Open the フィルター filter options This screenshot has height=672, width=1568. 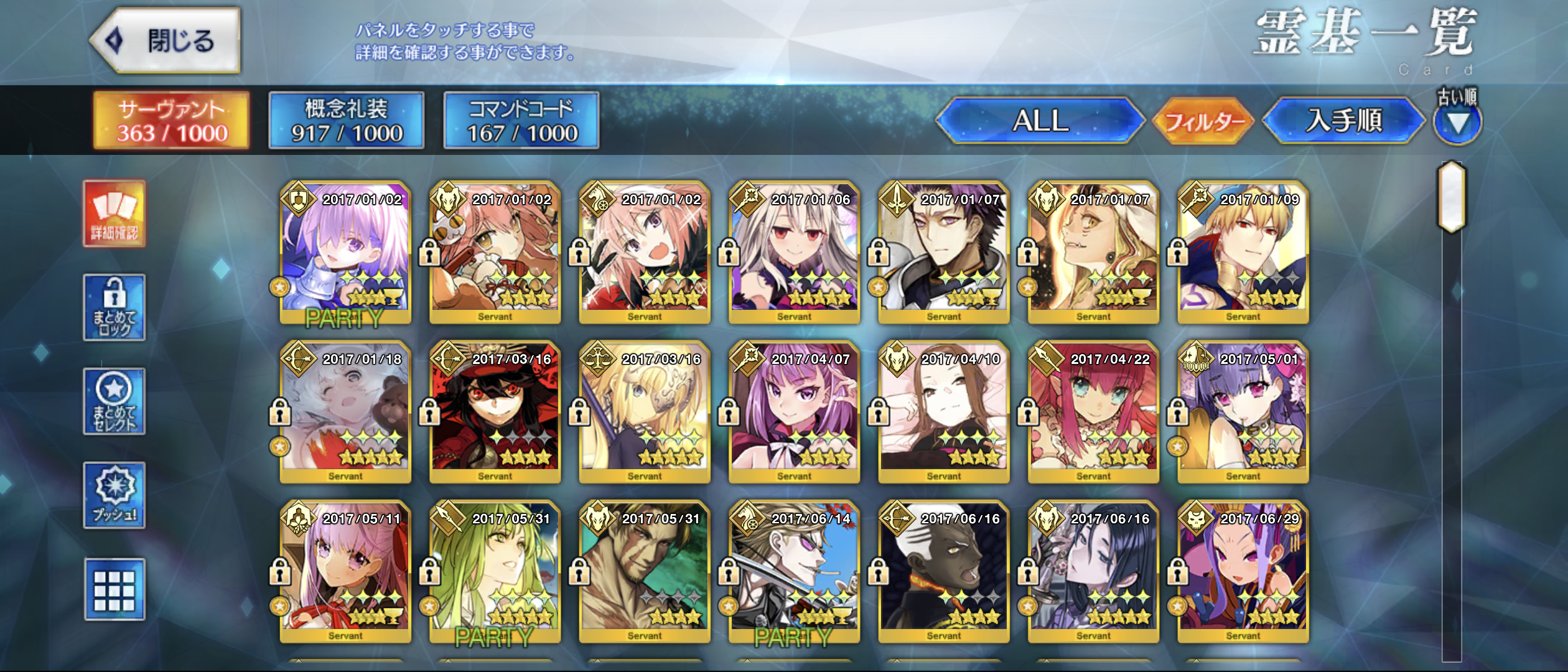[1203, 121]
